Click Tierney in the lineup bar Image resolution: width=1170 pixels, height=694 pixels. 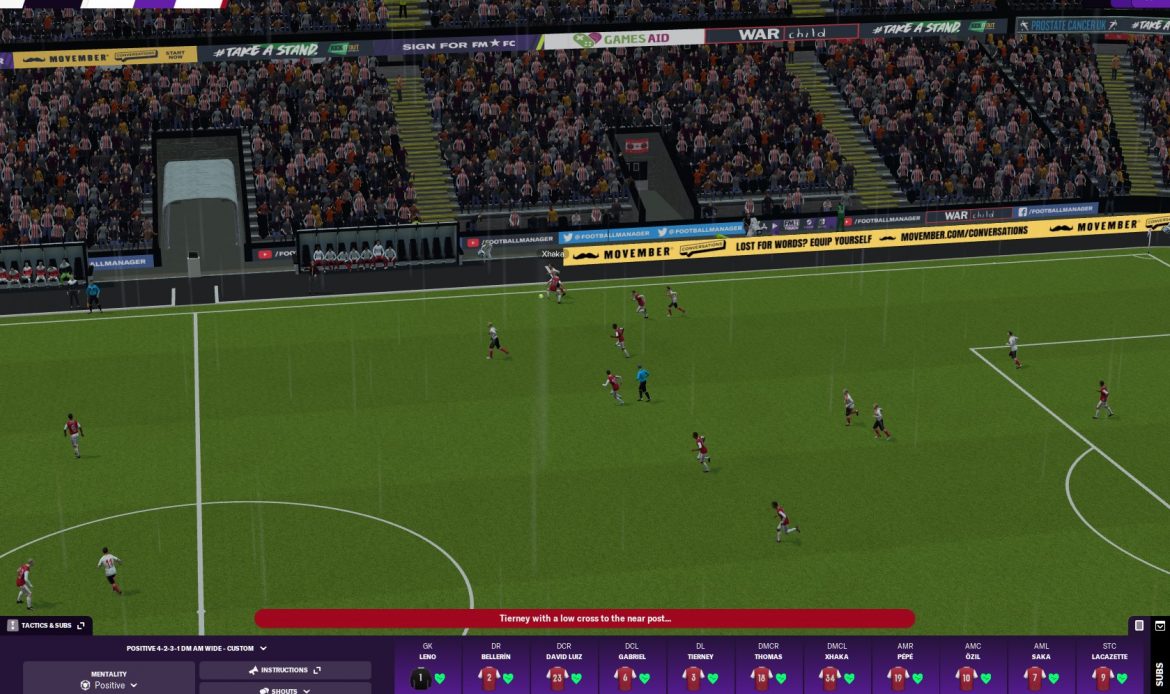[x=700, y=668]
